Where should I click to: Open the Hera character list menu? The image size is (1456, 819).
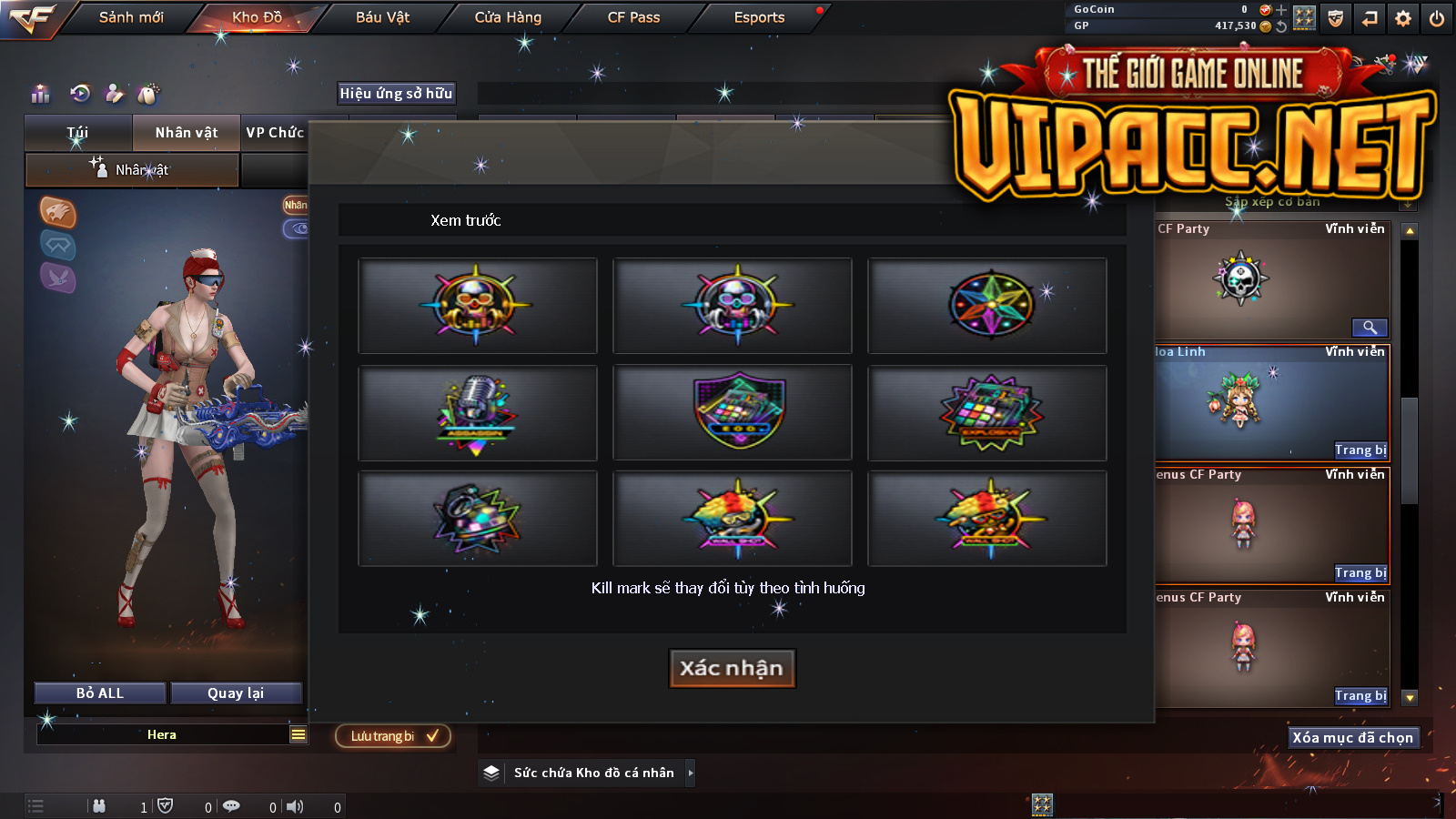[298, 734]
